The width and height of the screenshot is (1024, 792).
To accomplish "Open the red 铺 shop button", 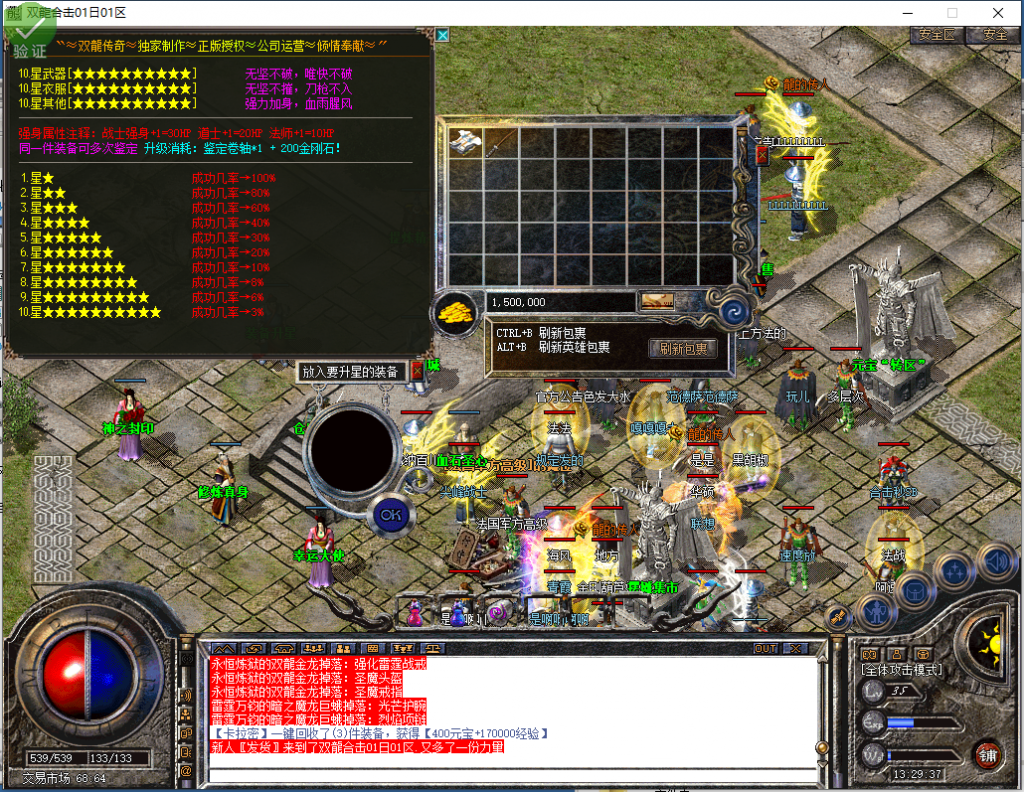I will tap(988, 753).
